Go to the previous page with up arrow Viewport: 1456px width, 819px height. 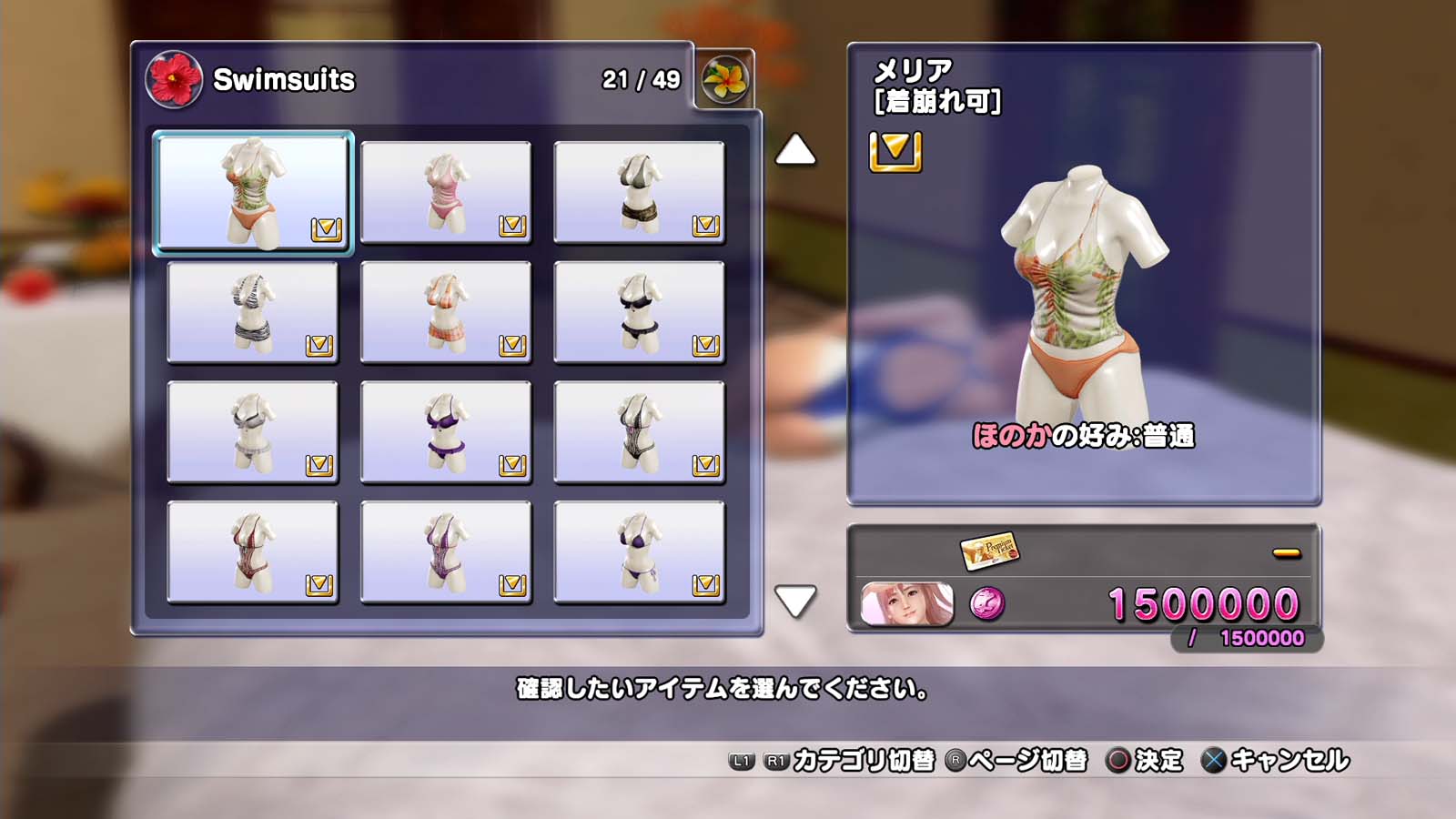tap(795, 150)
